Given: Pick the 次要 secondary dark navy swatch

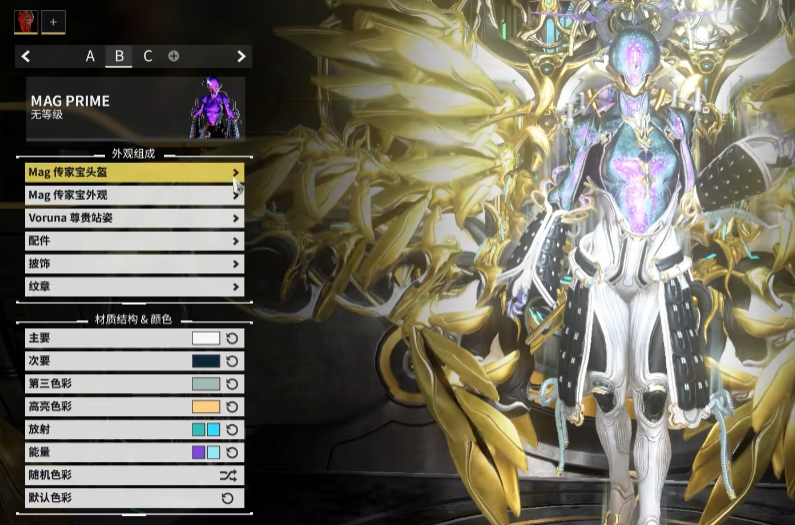Looking at the screenshot, I should coord(205,361).
